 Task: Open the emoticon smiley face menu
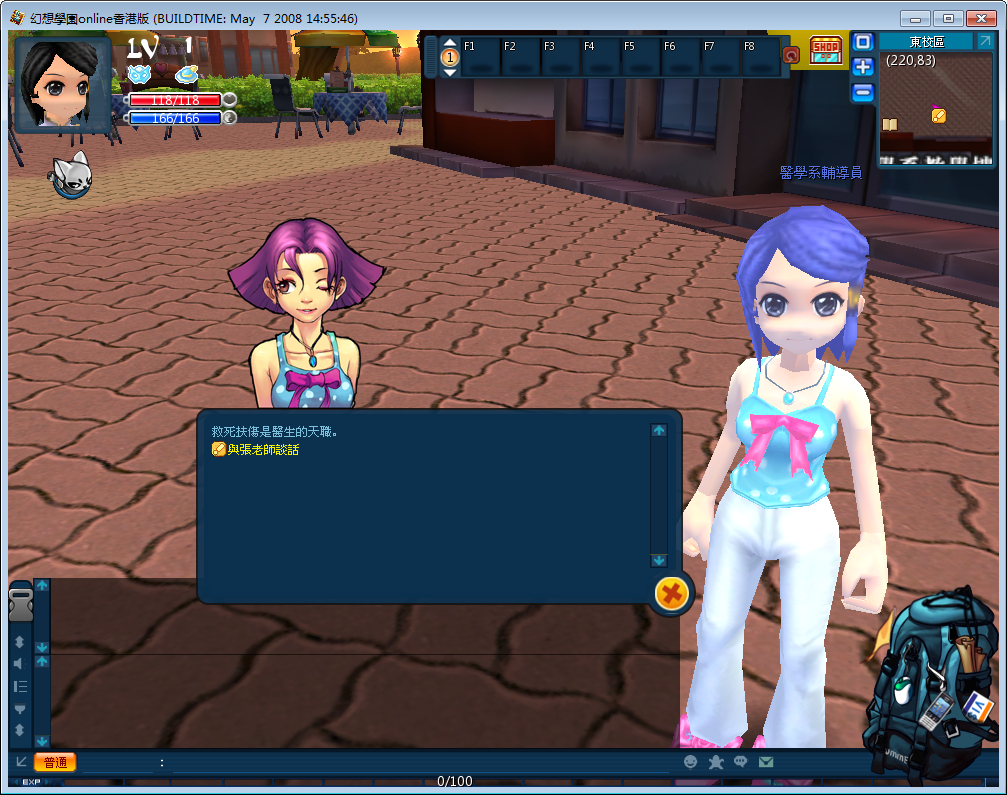tap(690, 762)
